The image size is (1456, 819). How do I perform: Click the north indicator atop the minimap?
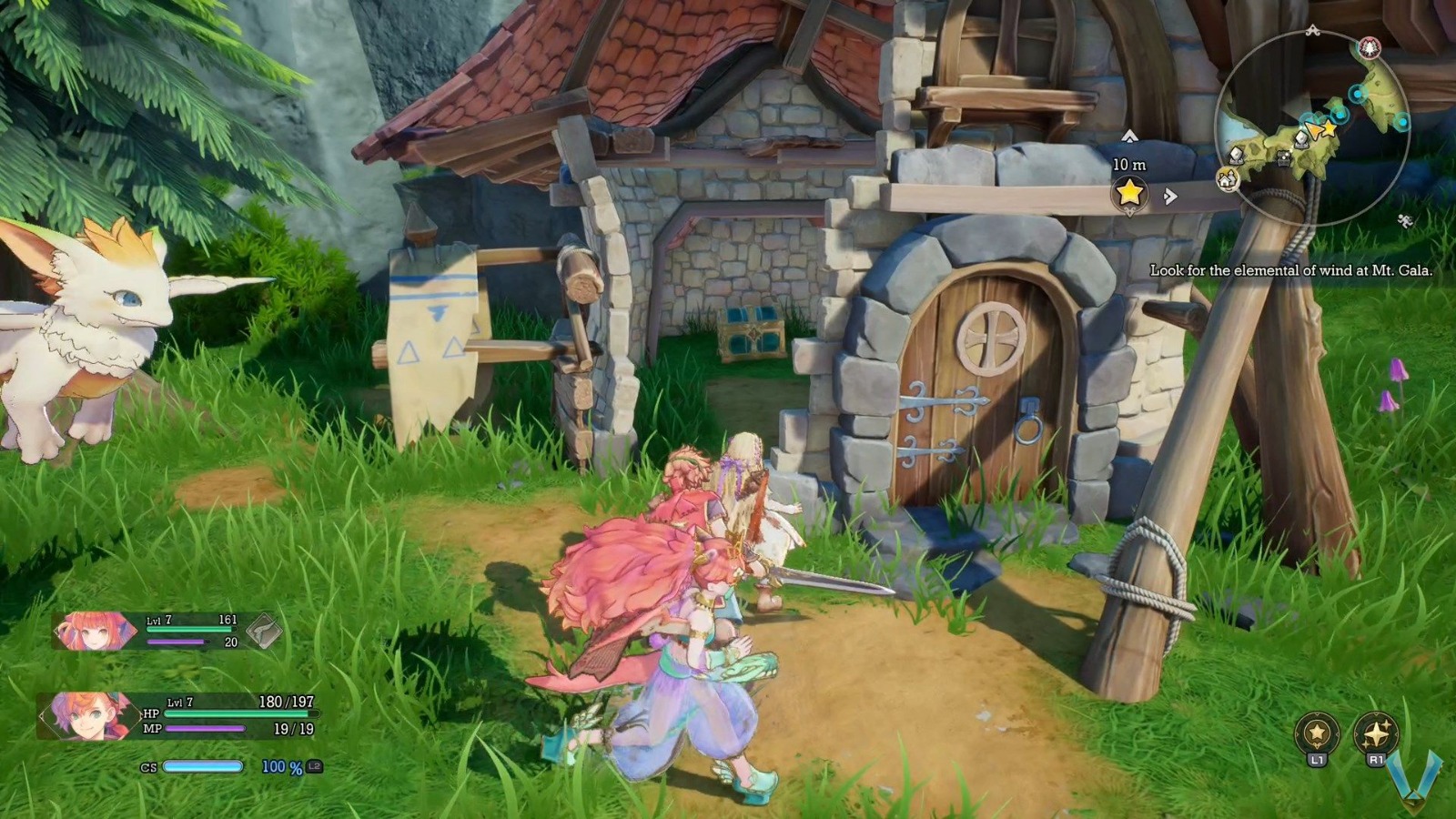tap(1313, 29)
